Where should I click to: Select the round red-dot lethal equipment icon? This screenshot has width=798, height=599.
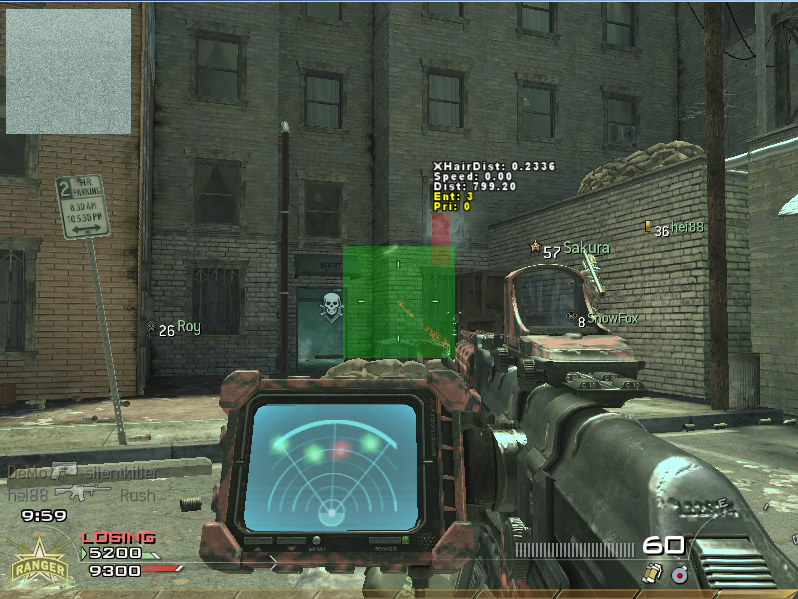tap(679, 573)
